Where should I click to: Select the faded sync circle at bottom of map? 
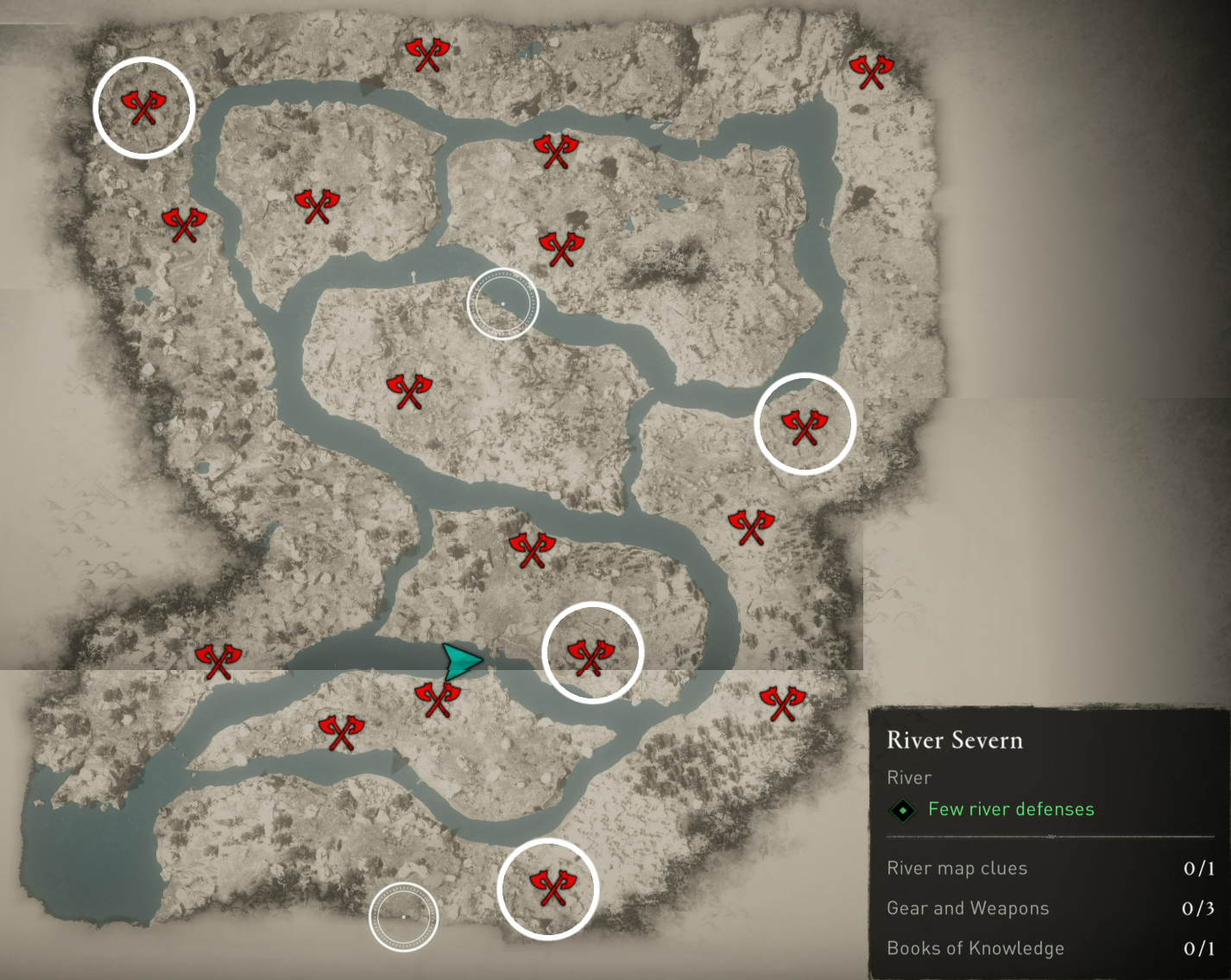coord(403,918)
